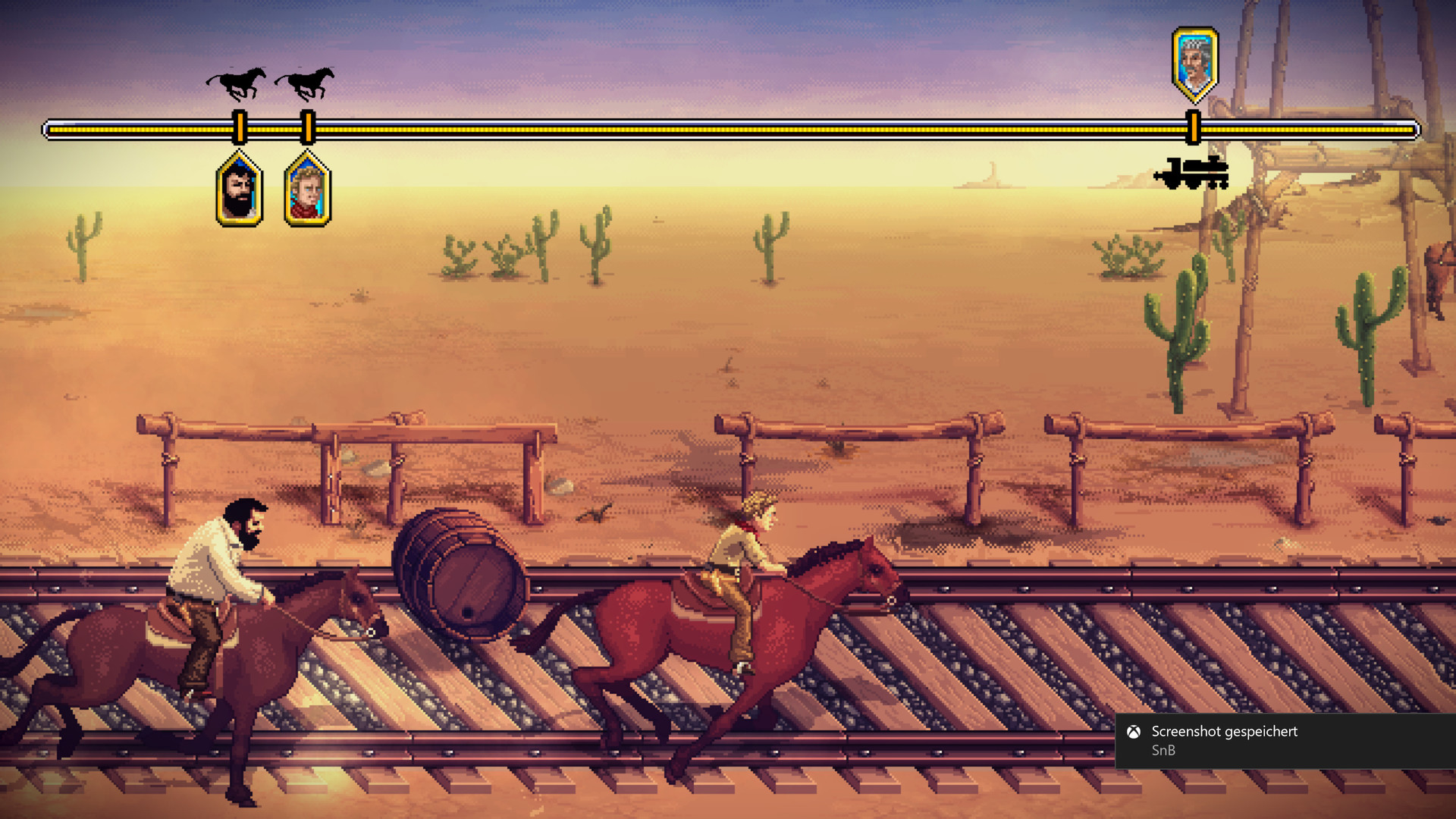Image resolution: width=1456 pixels, height=819 pixels.
Task: Click the leftmost position marker on the race bar
Action: click(238, 126)
